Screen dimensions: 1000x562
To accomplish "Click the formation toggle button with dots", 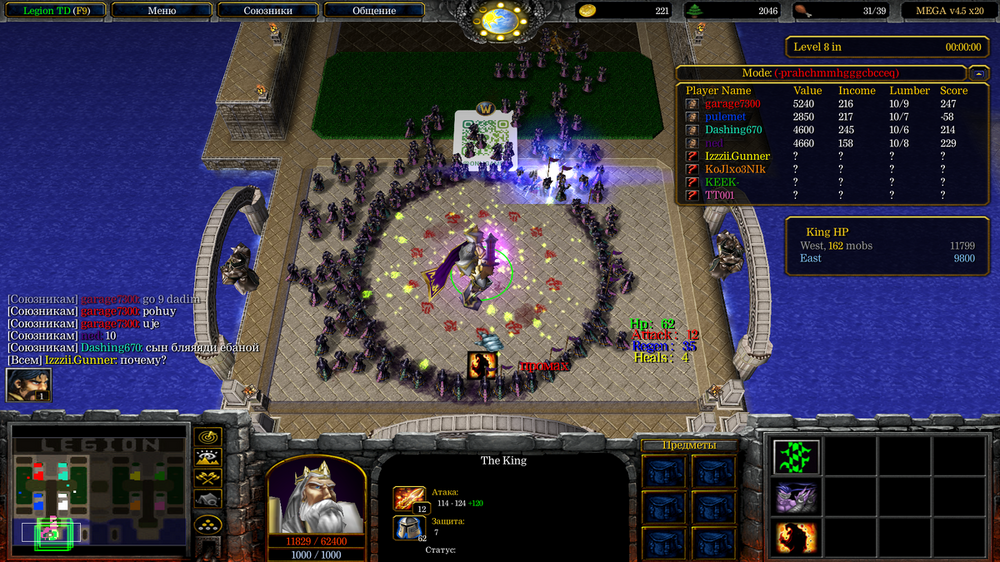I will 209,523.
